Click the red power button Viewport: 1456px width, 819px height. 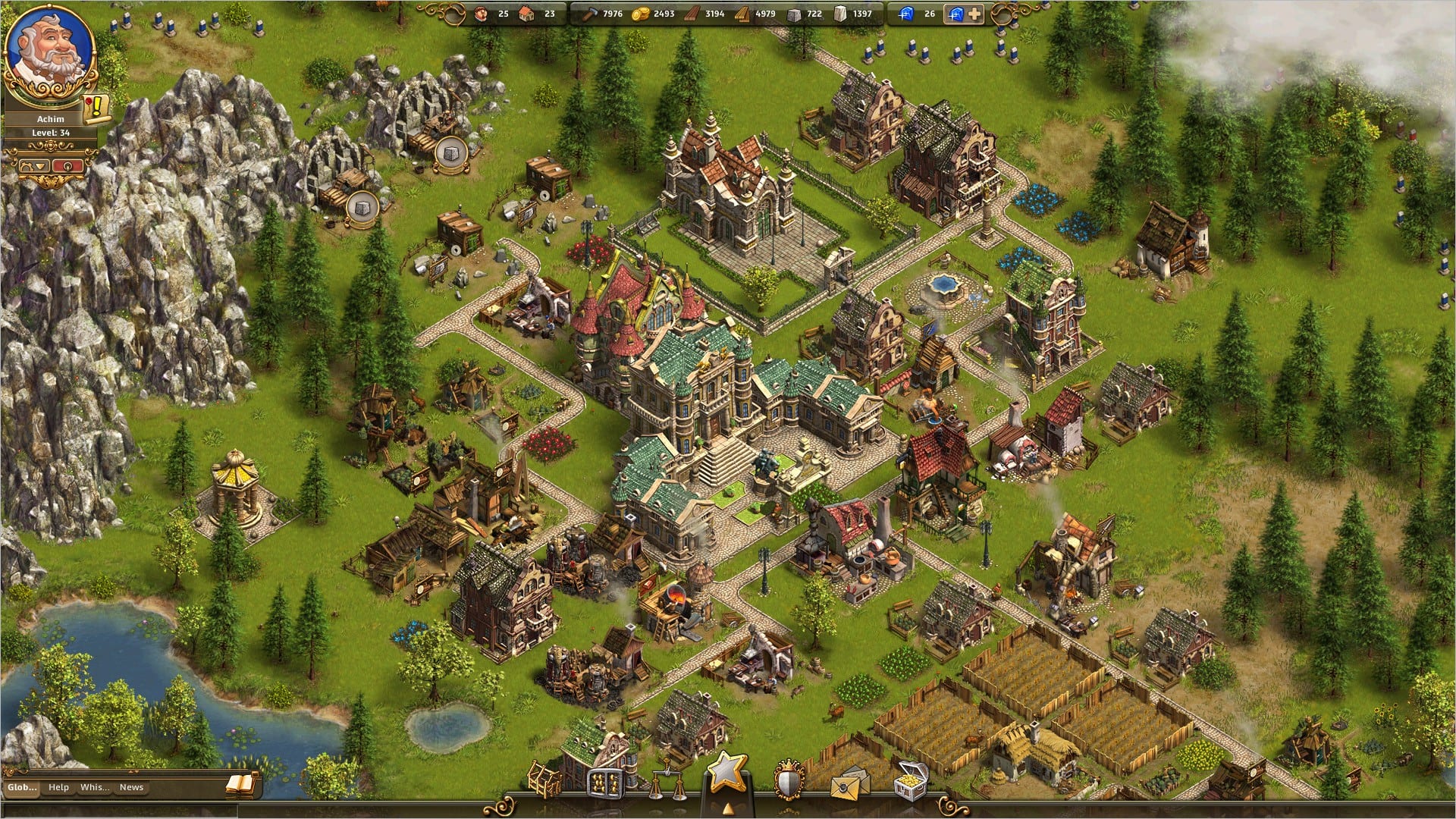pos(67,165)
